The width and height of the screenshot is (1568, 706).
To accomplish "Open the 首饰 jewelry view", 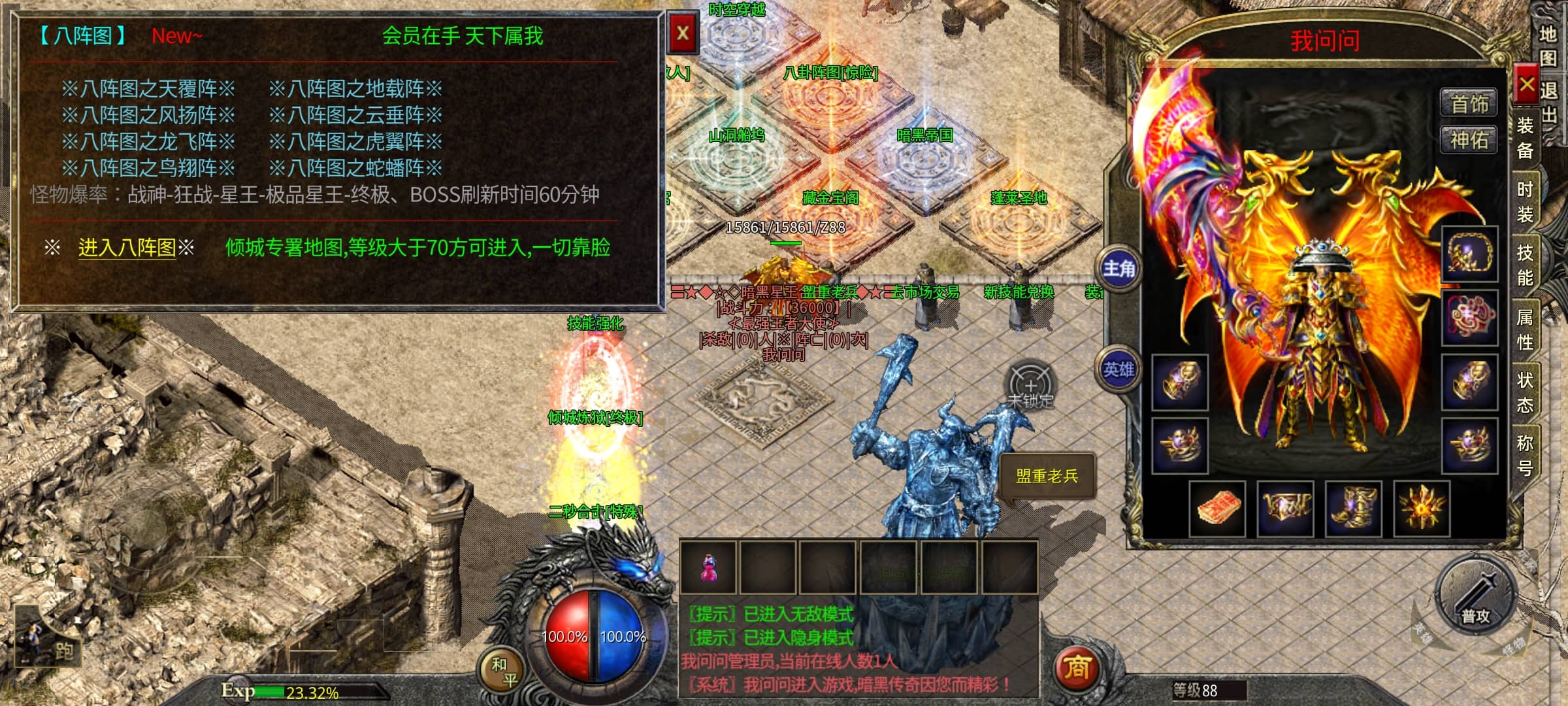I will [1469, 104].
